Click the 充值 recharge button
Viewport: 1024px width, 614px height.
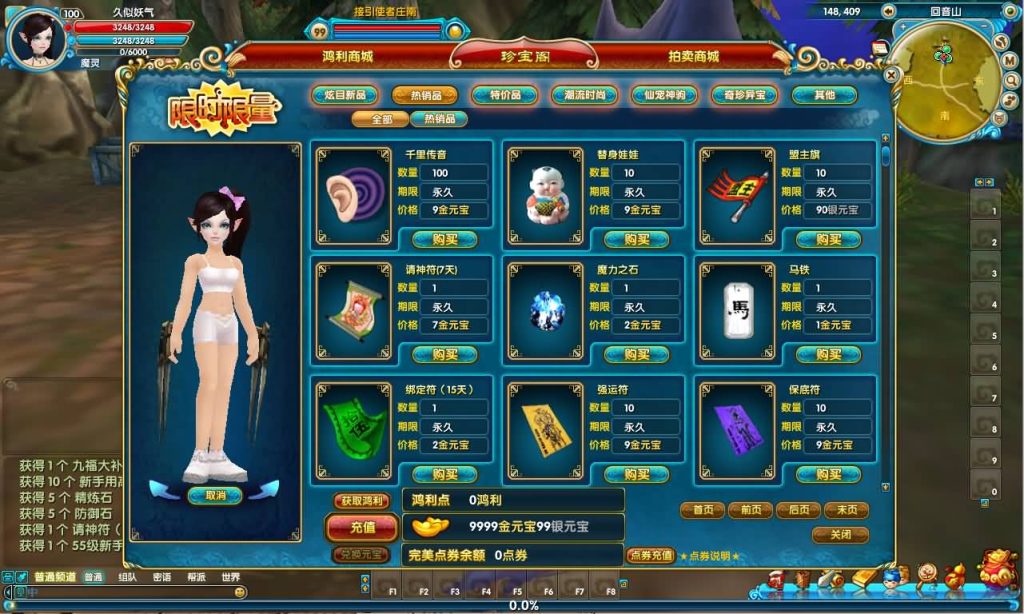pyautogui.click(x=363, y=527)
